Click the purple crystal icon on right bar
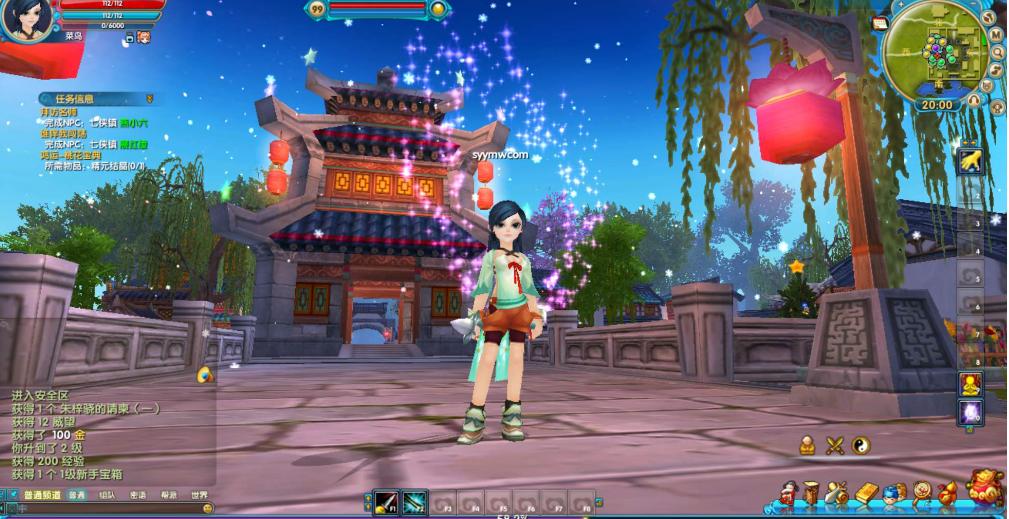Image resolution: width=1009 pixels, height=519 pixels. (969, 411)
